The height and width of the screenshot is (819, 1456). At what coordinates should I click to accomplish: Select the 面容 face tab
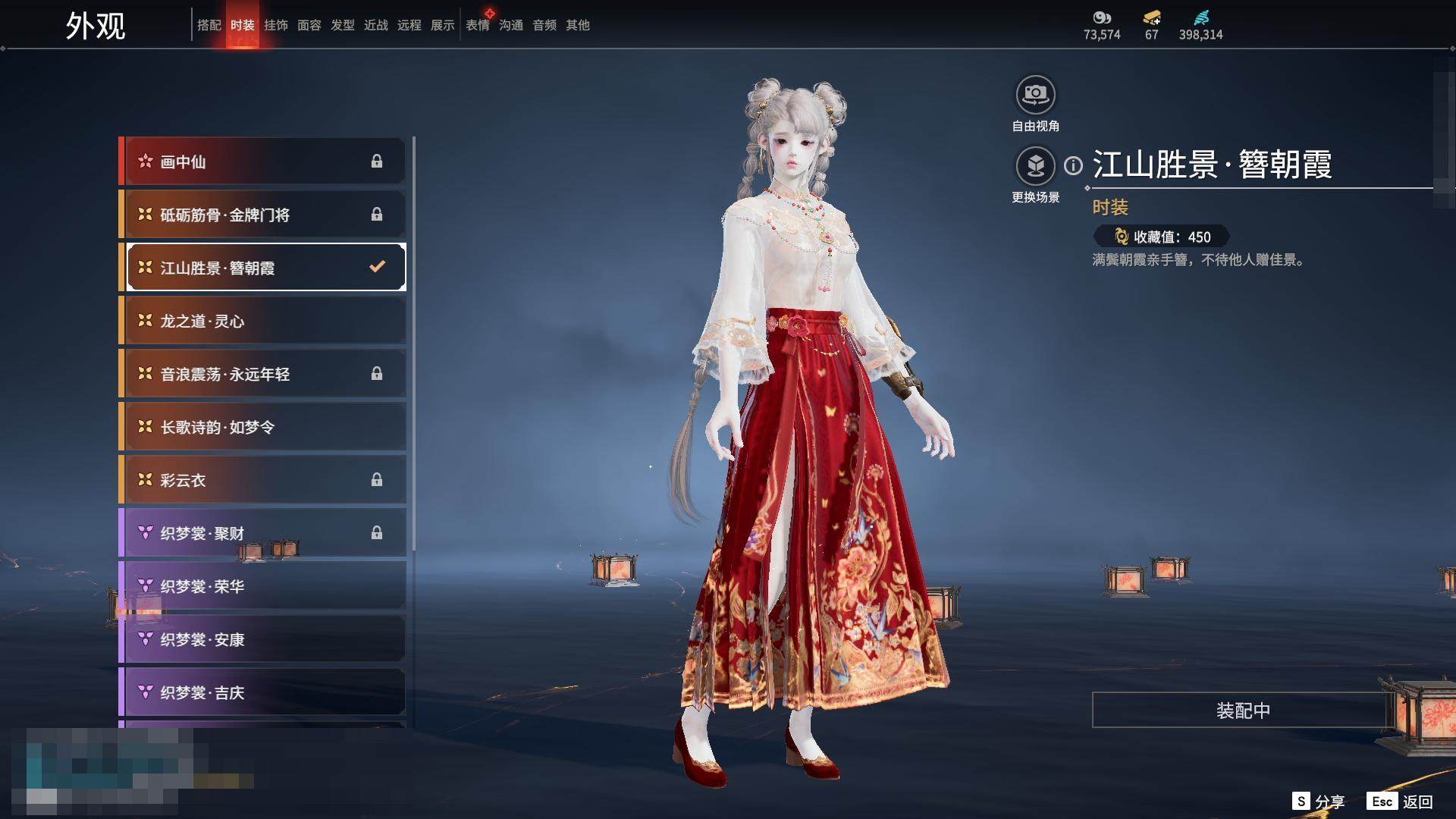(309, 25)
